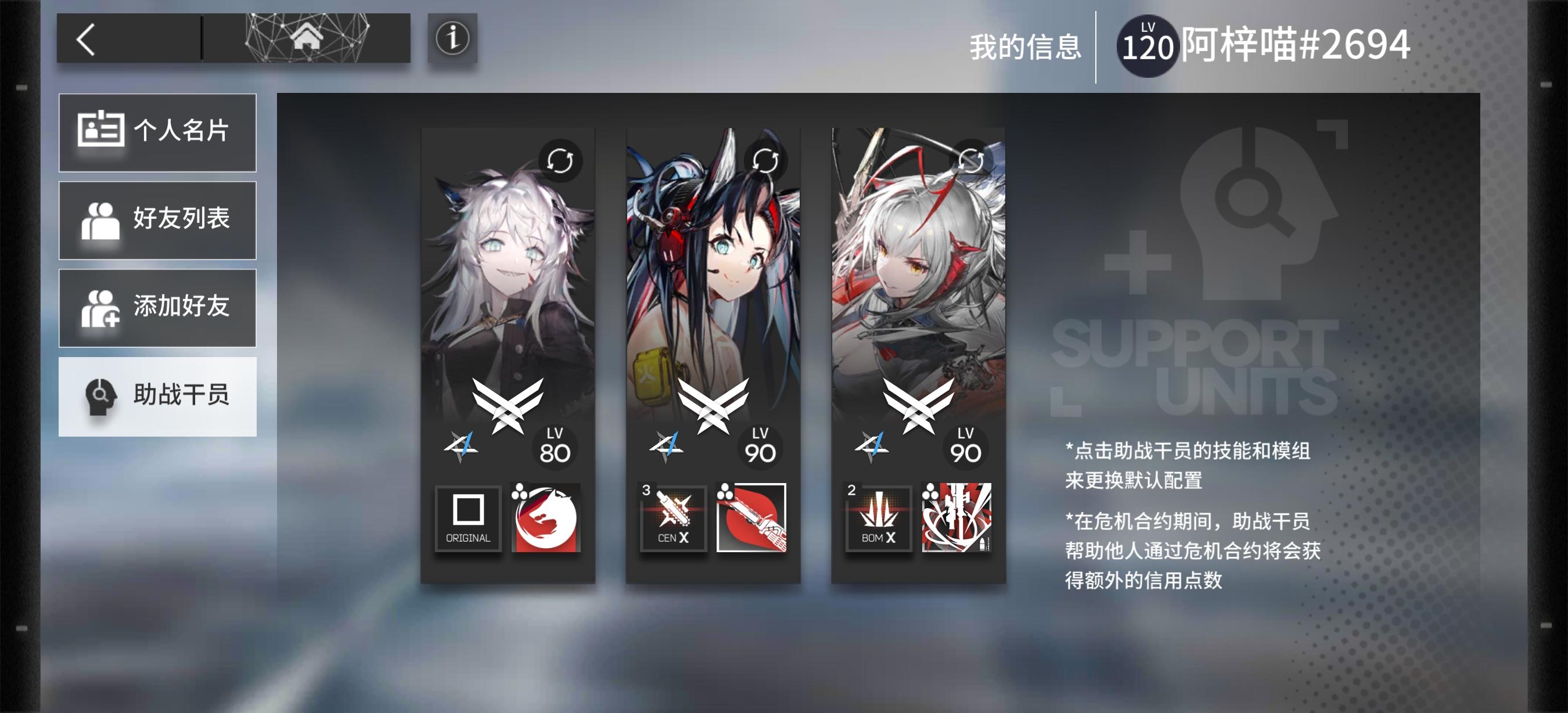Switch to the 好友列表 tab
1568x713 pixels.
pyautogui.click(x=157, y=220)
